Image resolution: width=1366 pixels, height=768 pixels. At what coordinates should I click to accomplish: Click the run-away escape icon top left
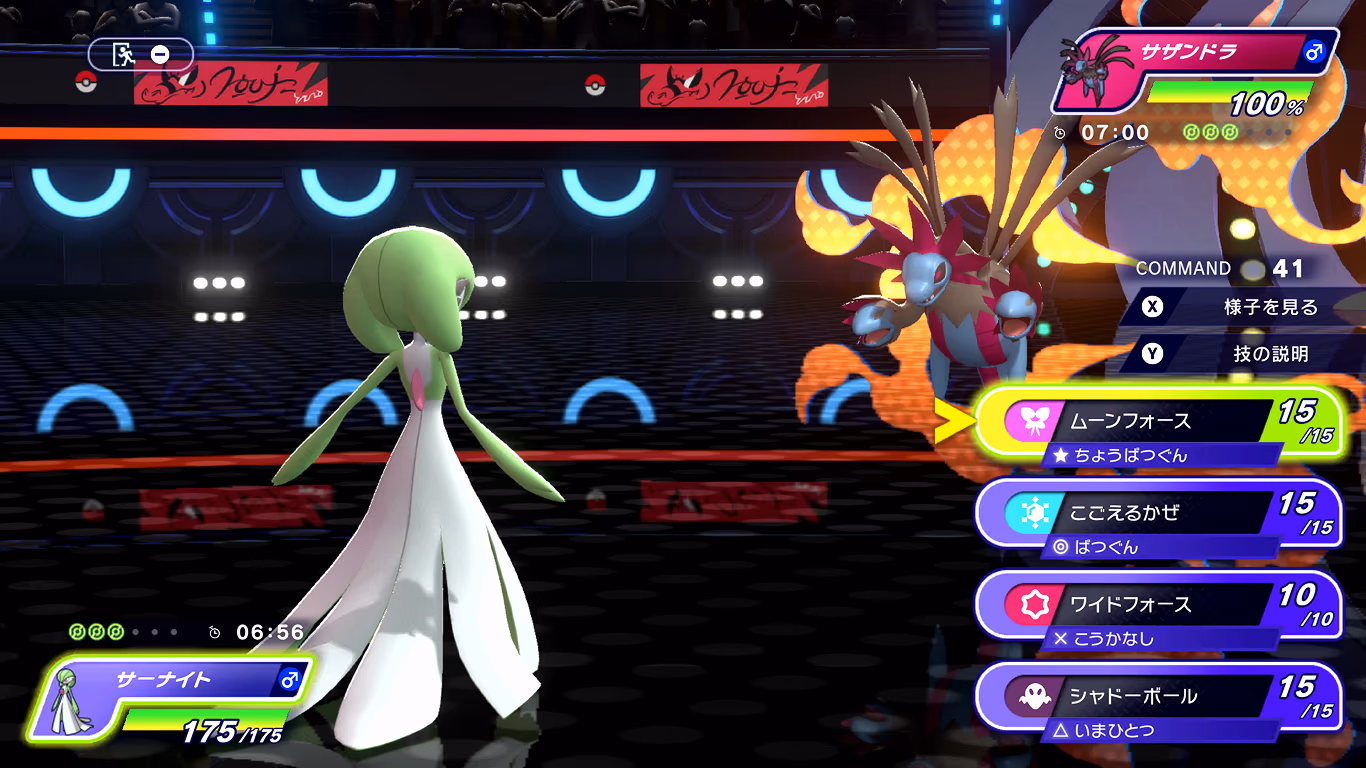[122, 54]
